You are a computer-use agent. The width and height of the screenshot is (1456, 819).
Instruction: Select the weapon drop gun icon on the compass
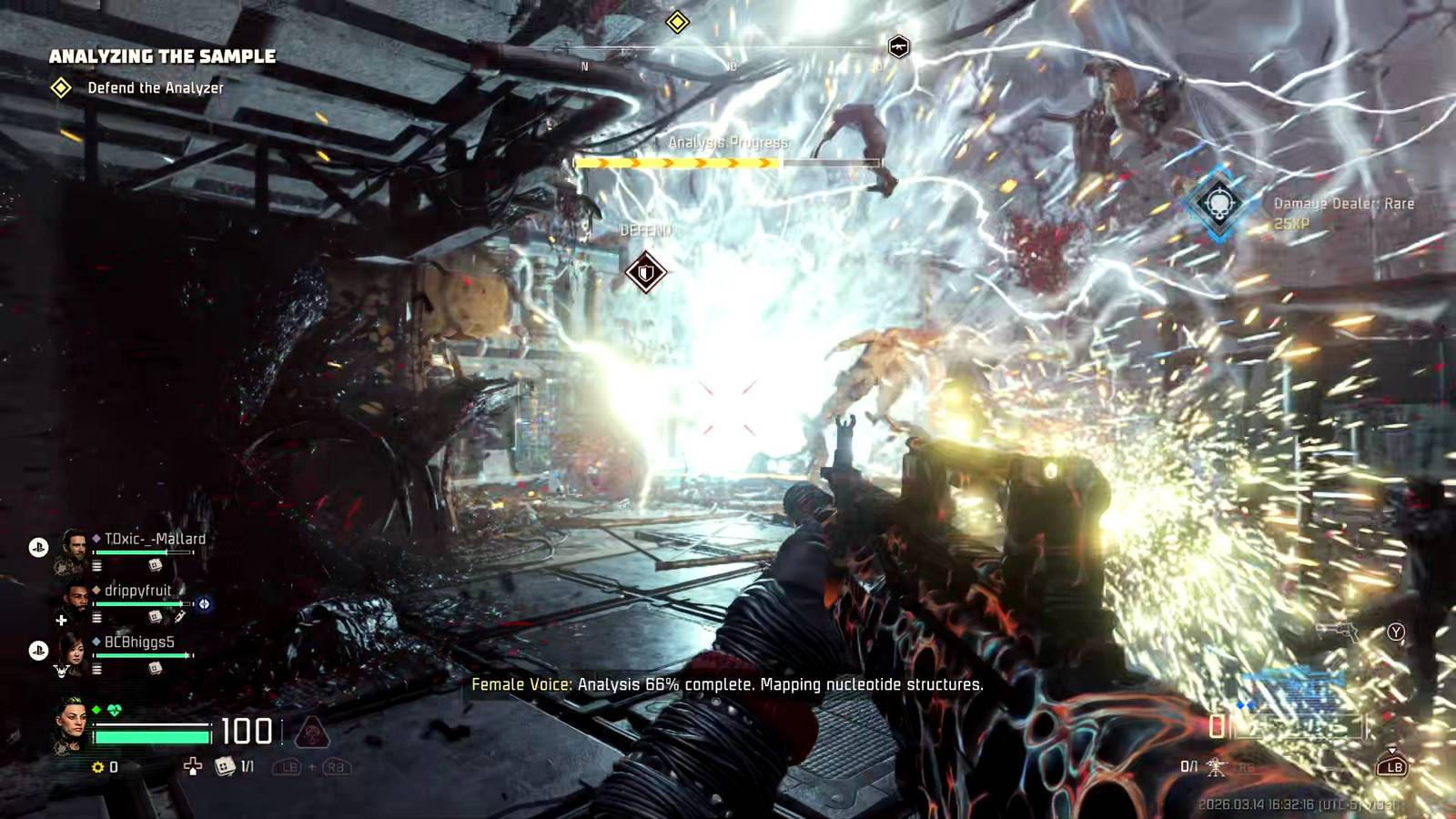tap(899, 47)
